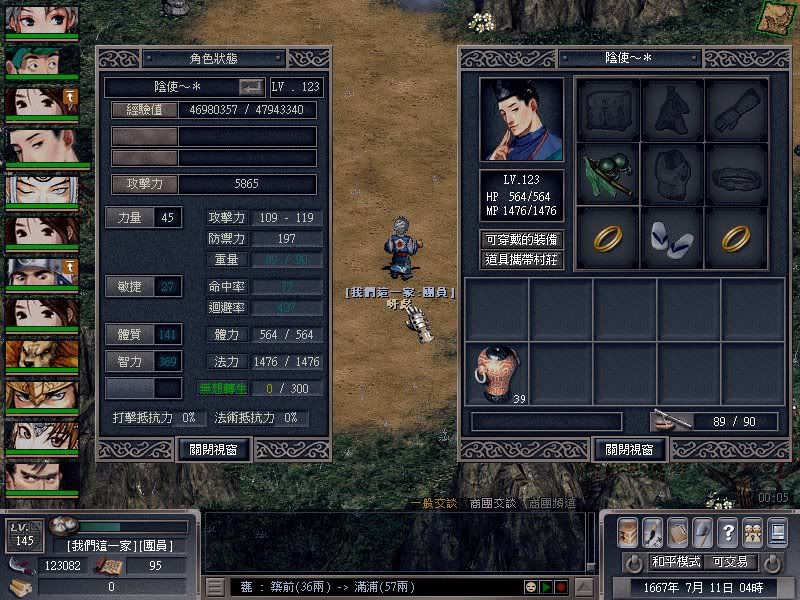The width and height of the screenshot is (800, 600).
Task: Open the help question mark icon
Action: (728, 532)
